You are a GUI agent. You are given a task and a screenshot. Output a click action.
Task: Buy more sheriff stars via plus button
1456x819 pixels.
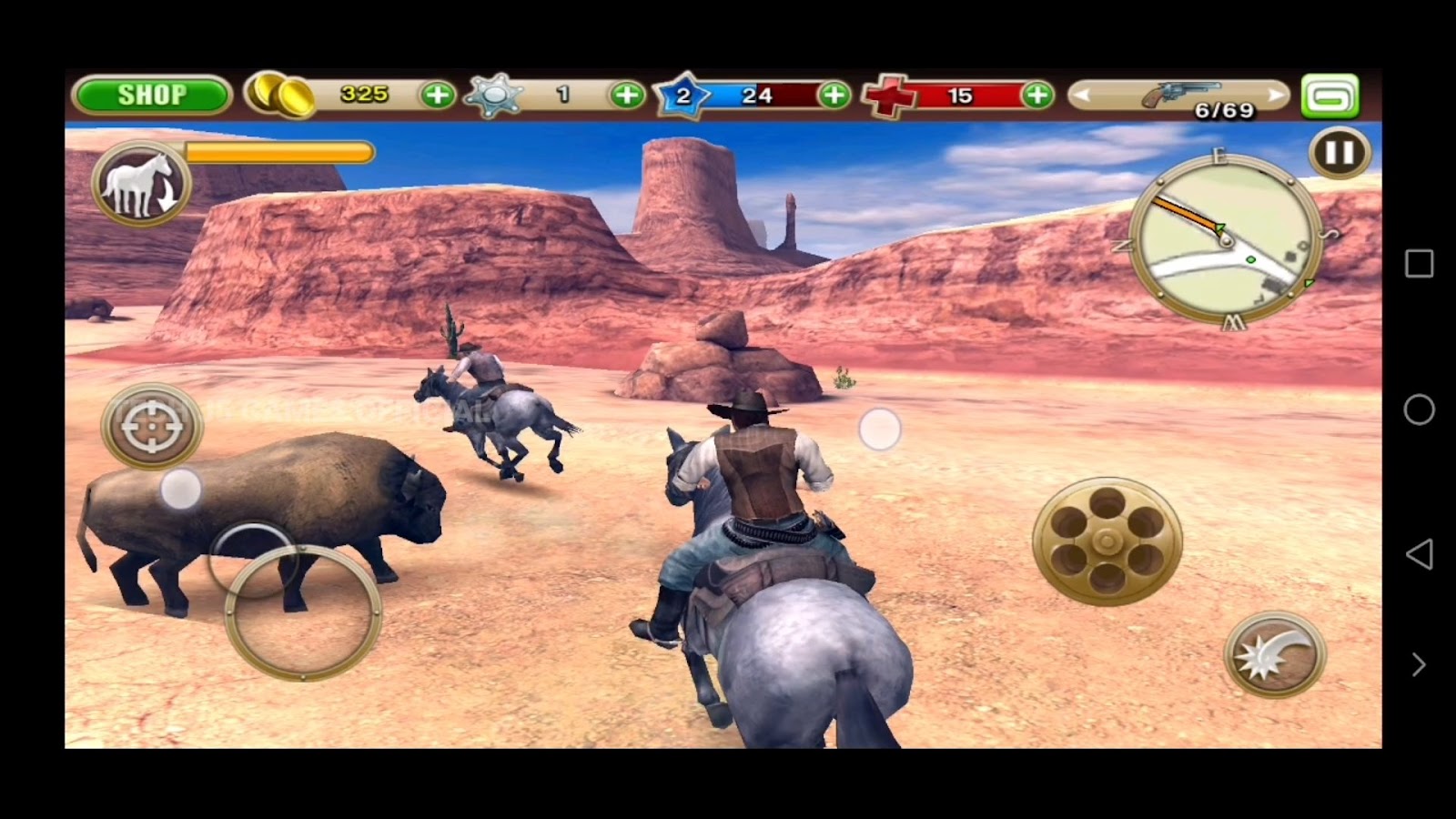coord(627,95)
